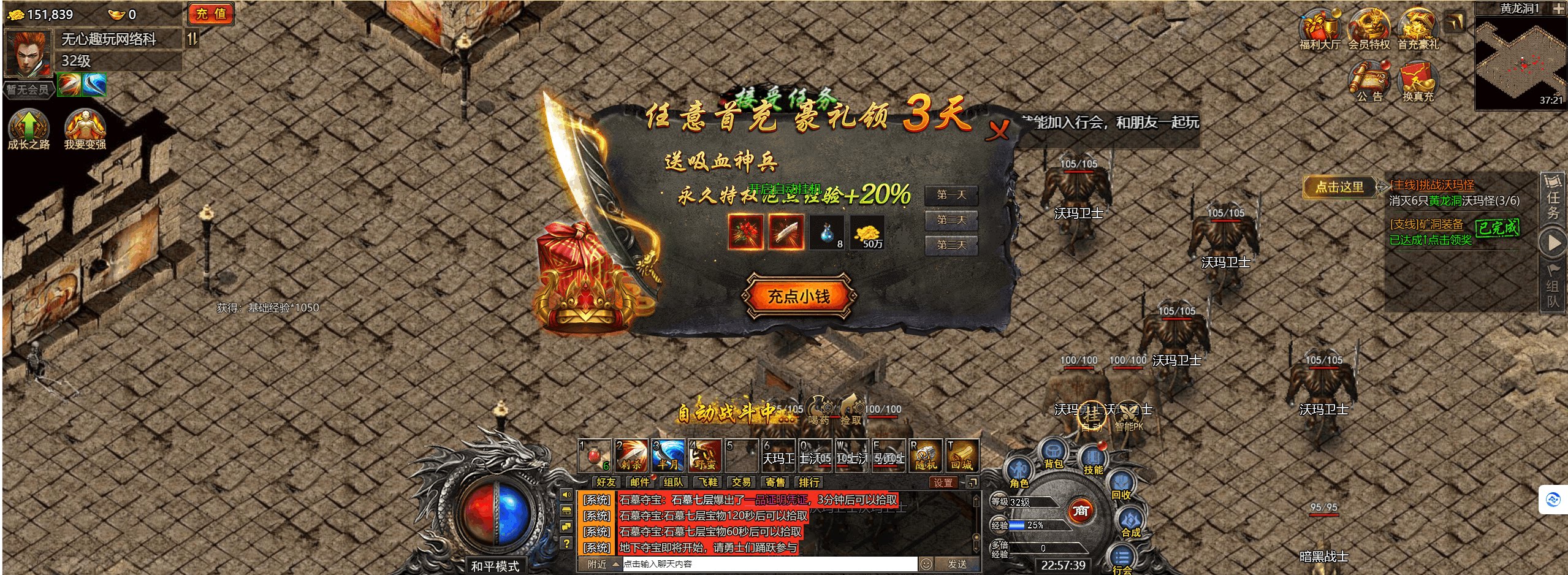Open the 技能 (skills) icon
The height and width of the screenshot is (575, 1568).
pyautogui.click(x=1093, y=455)
